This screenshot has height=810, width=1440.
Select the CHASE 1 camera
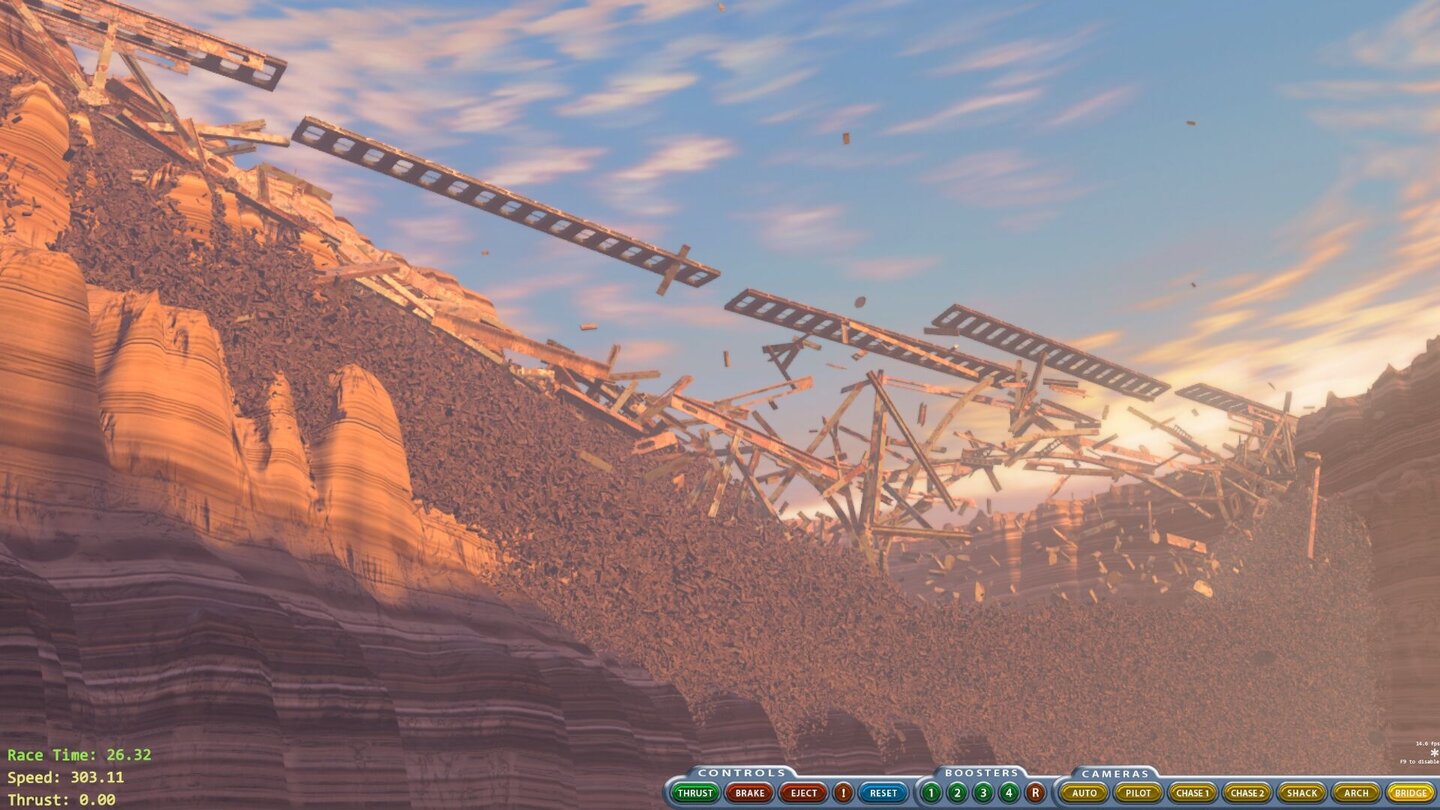coord(1195,792)
